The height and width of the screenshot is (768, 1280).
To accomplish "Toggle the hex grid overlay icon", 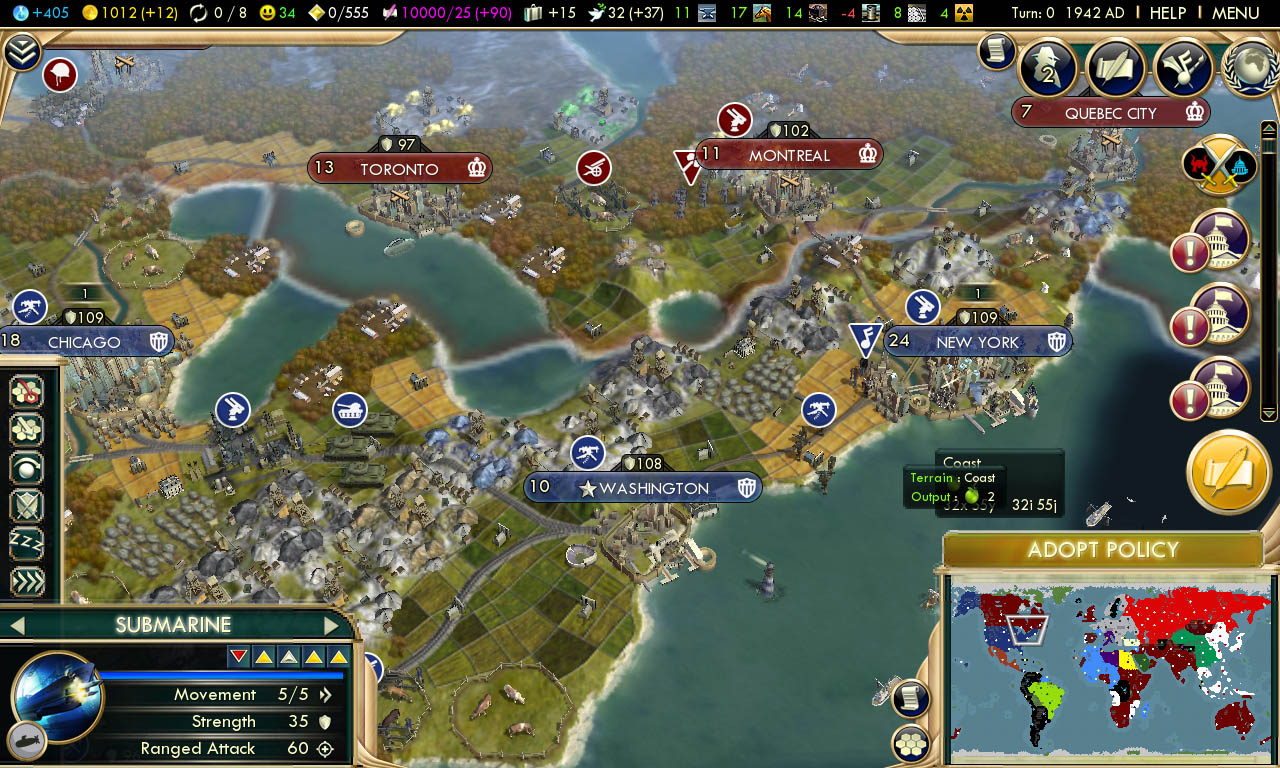I will coord(910,745).
